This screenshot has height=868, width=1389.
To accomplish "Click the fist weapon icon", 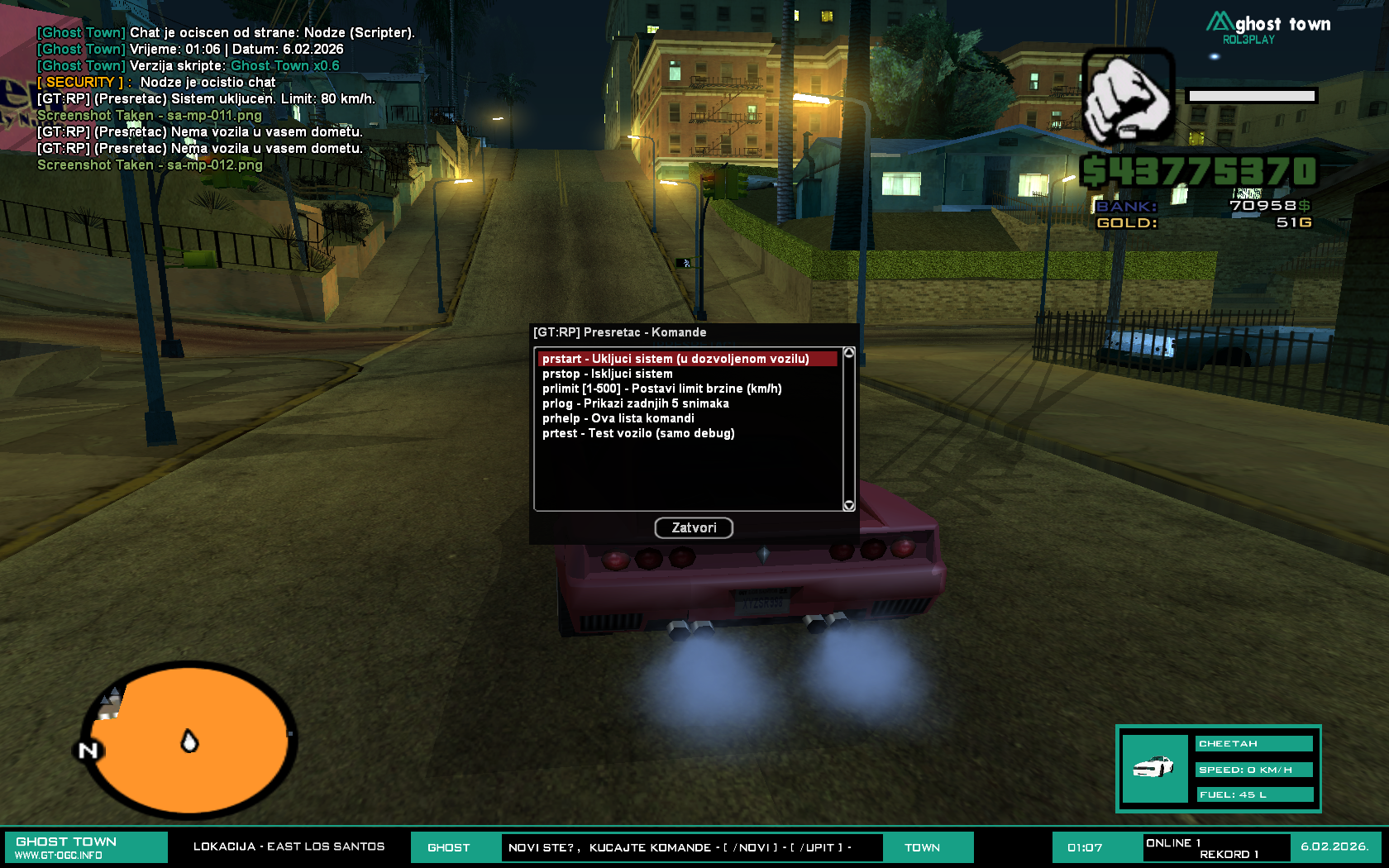I will (x=1128, y=95).
